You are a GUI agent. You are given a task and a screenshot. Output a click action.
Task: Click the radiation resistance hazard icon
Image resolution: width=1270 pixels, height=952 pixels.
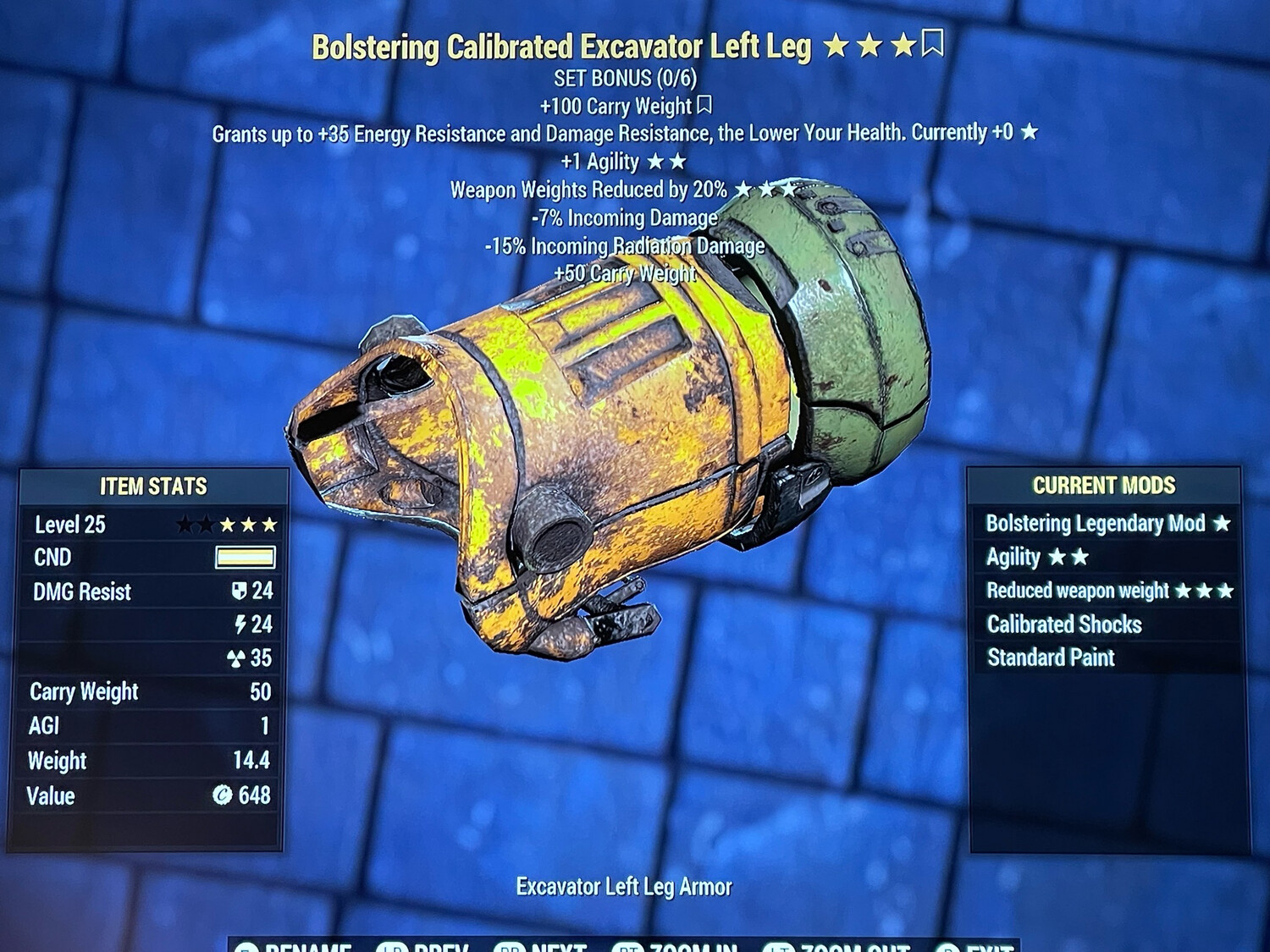pos(238,659)
